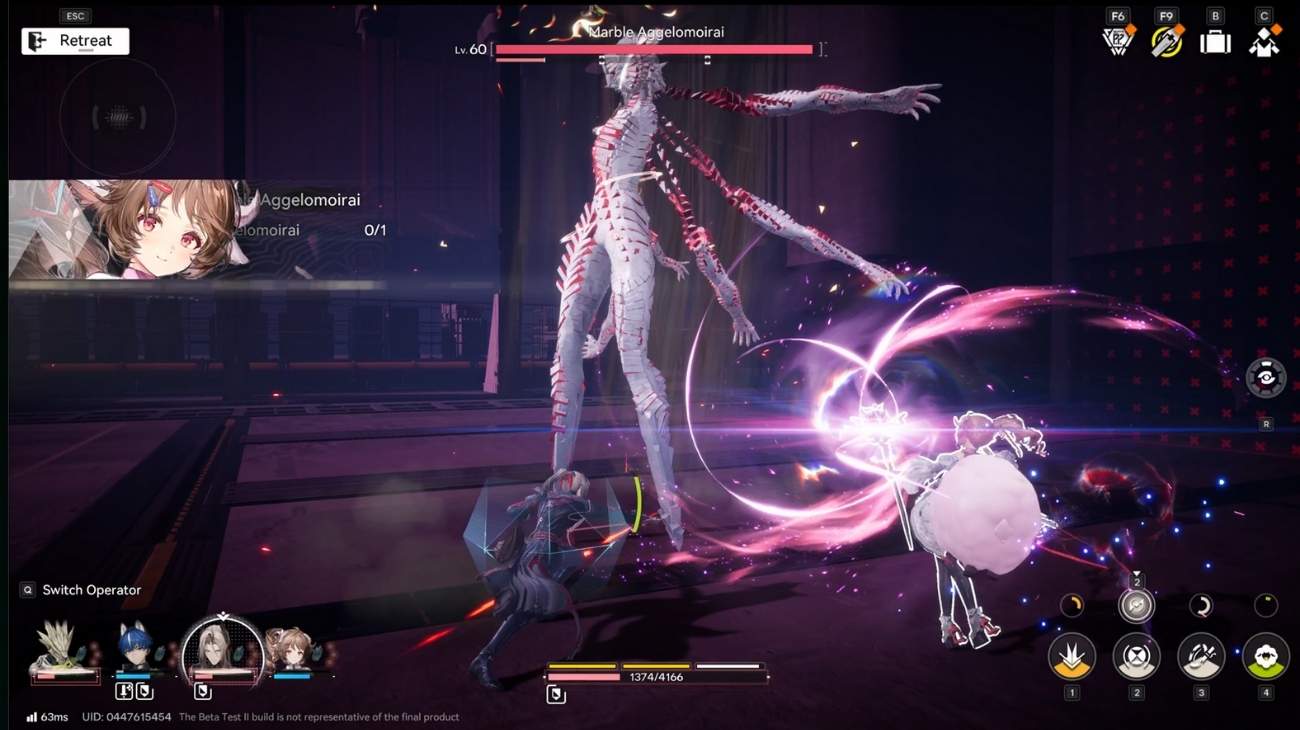The width and height of the screenshot is (1300, 730).
Task: Activate the charged combo skill above slot 2
Action: pos(1137,605)
